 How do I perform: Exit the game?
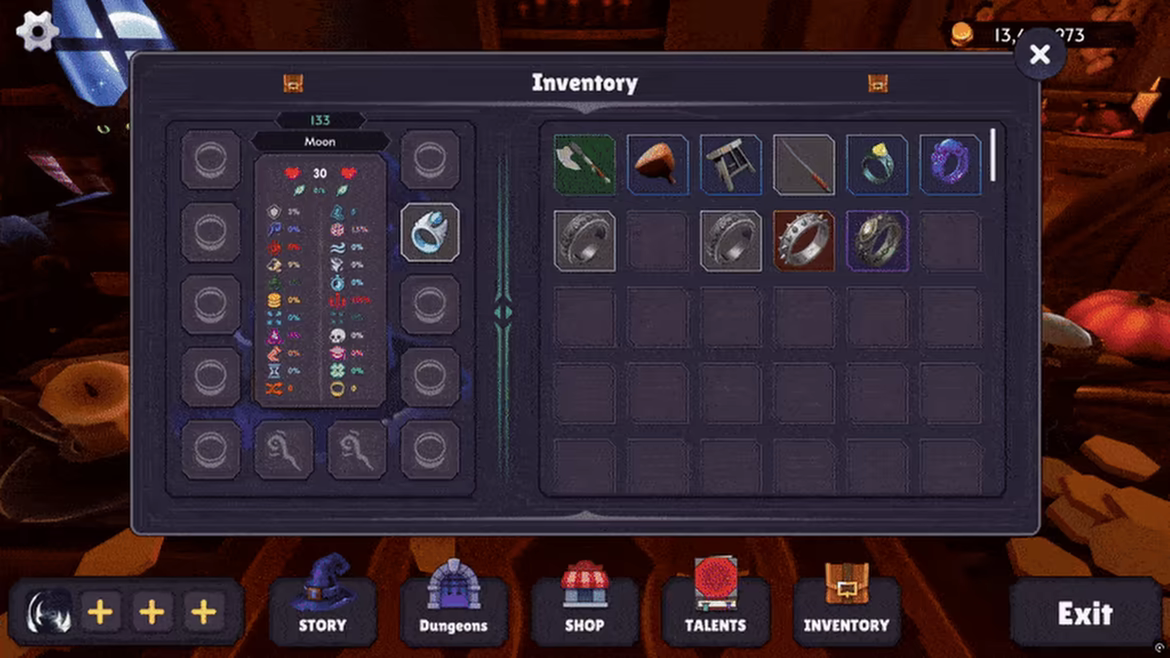coord(1084,613)
